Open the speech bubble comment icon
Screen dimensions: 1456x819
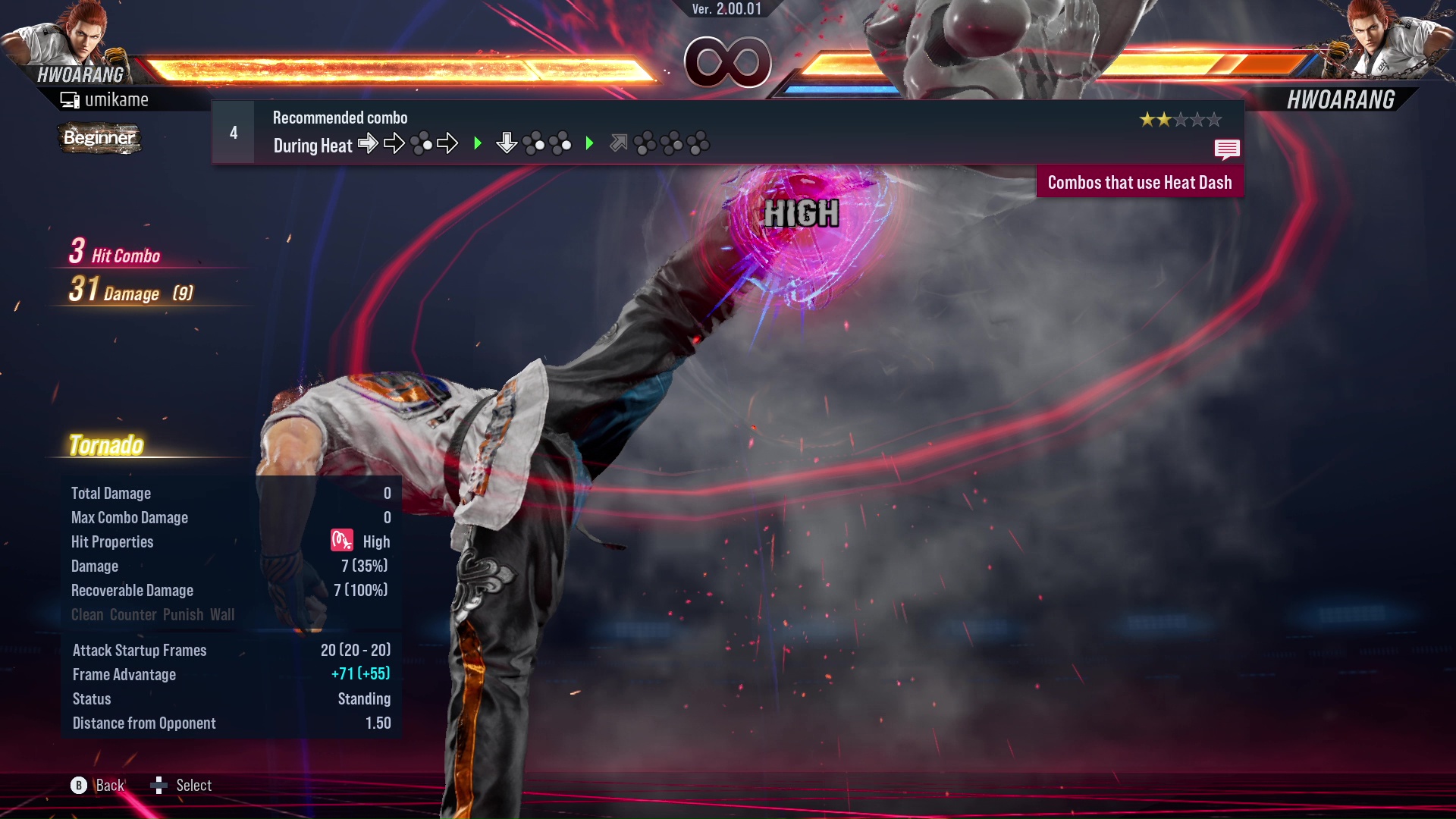[1226, 149]
